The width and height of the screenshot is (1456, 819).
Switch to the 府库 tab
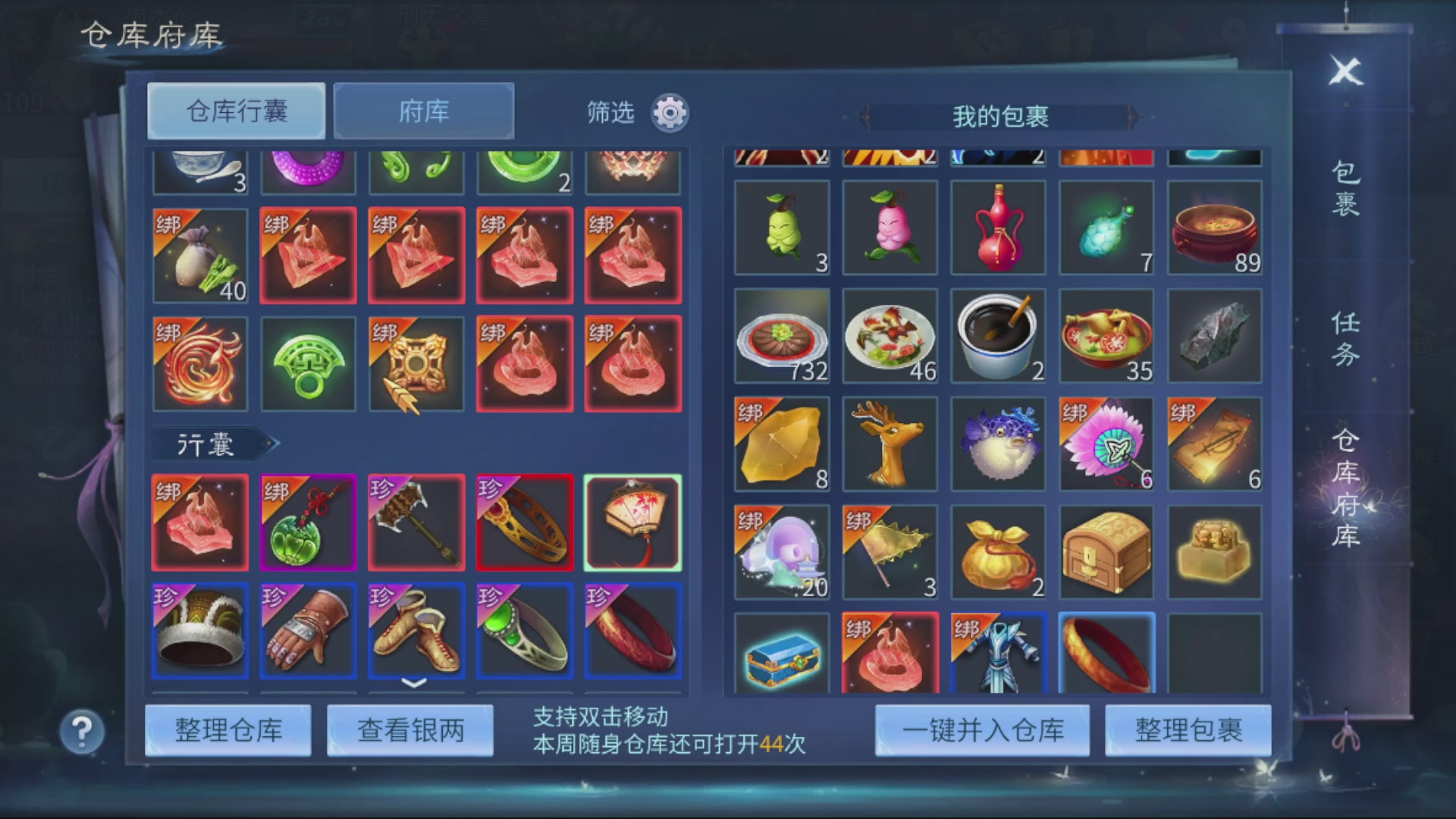coord(423,110)
